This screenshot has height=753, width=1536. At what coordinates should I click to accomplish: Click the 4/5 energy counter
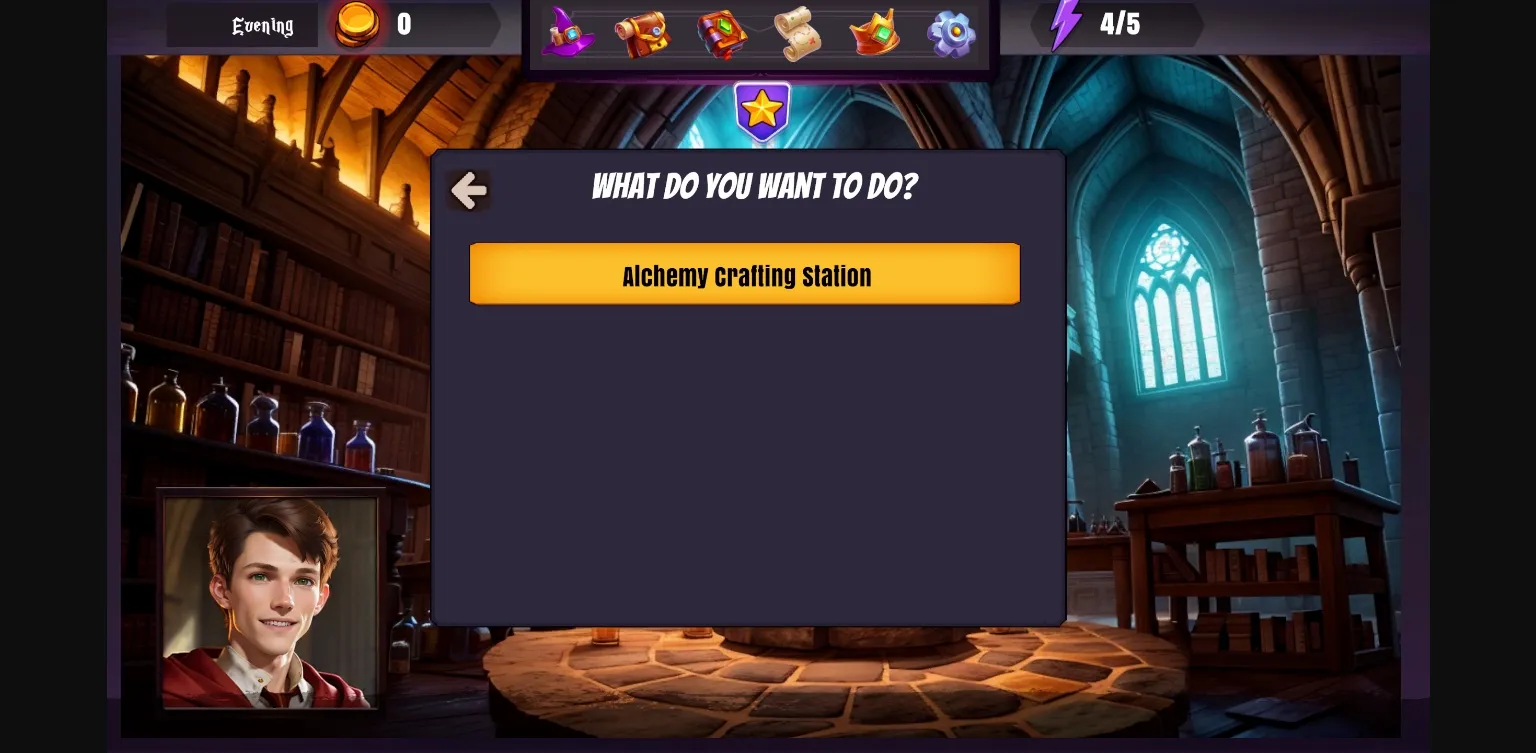1120,25
